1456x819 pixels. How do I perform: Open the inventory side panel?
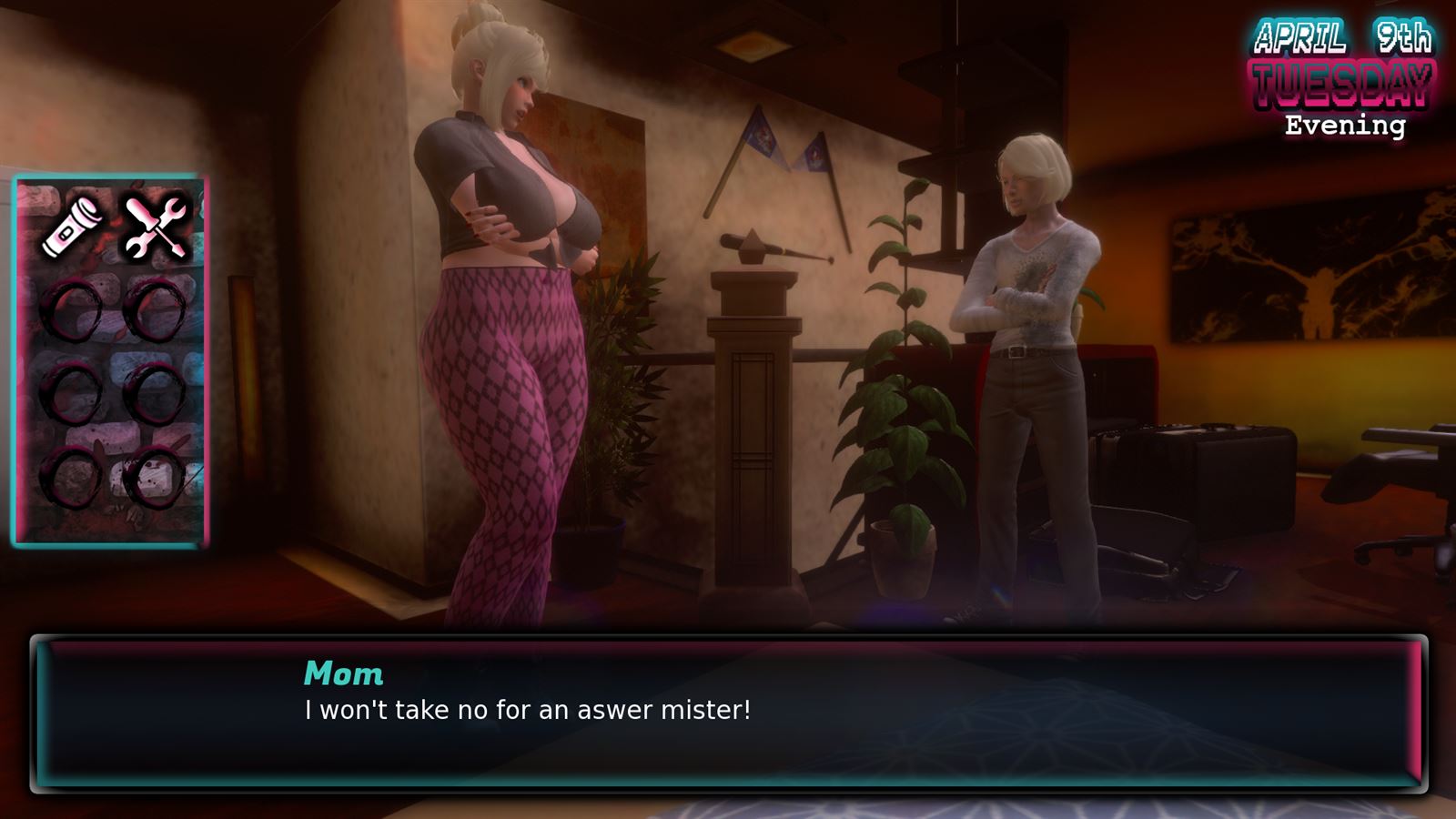[x=109, y=359]
